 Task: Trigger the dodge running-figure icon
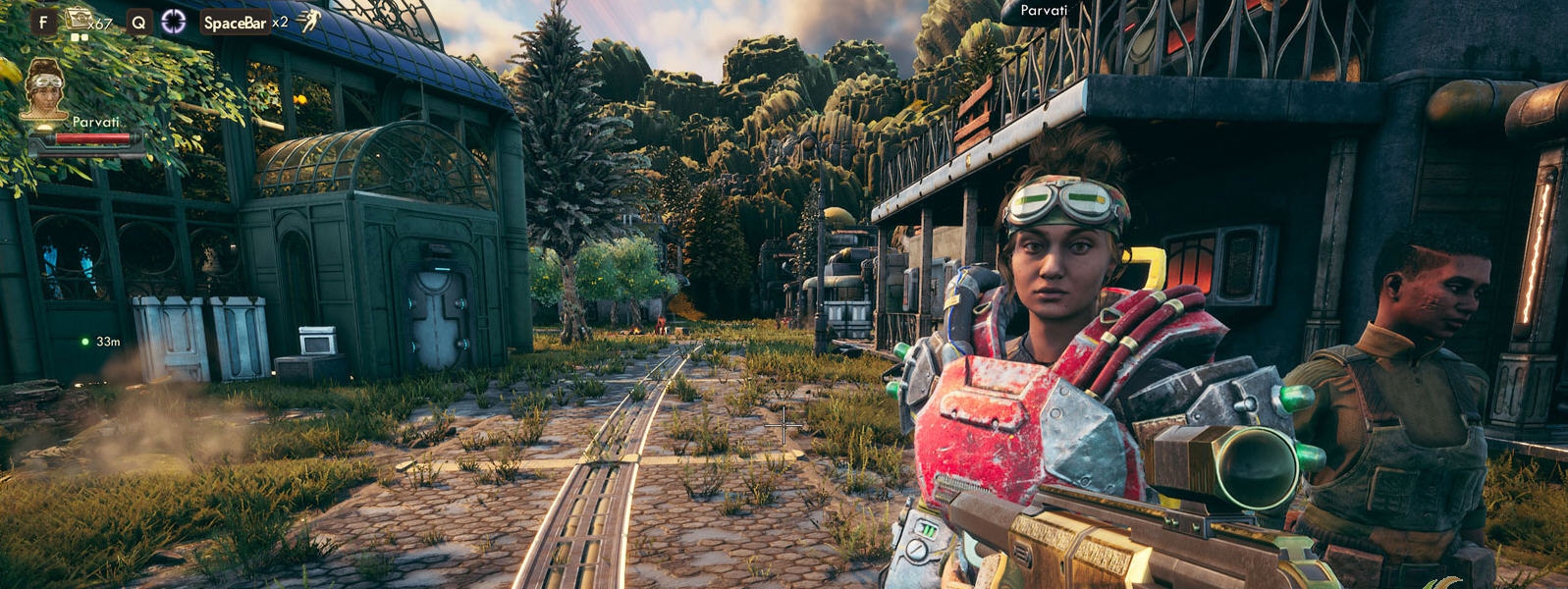point(309,21)
